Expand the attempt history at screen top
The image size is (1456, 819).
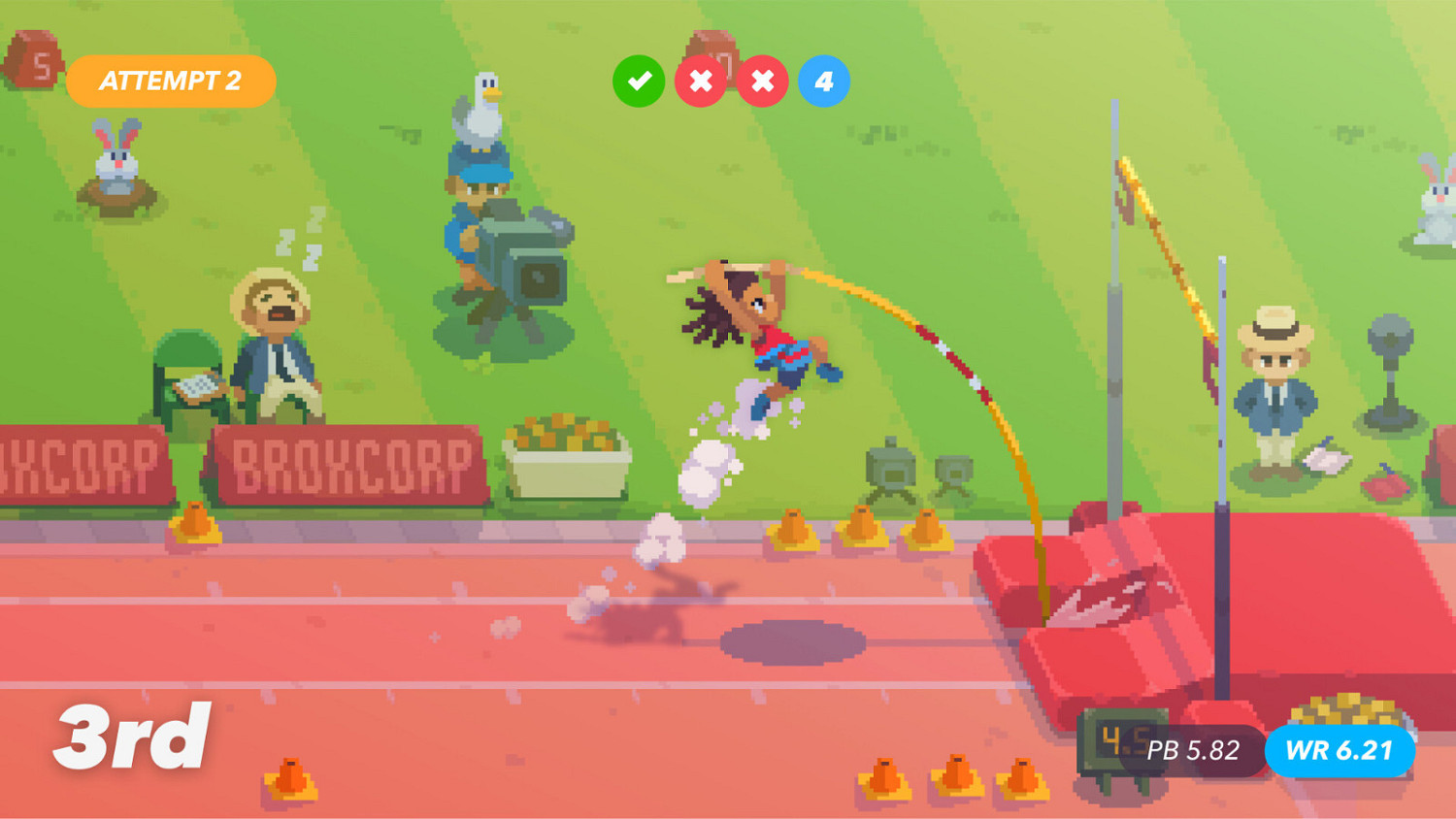click(730, 81)
